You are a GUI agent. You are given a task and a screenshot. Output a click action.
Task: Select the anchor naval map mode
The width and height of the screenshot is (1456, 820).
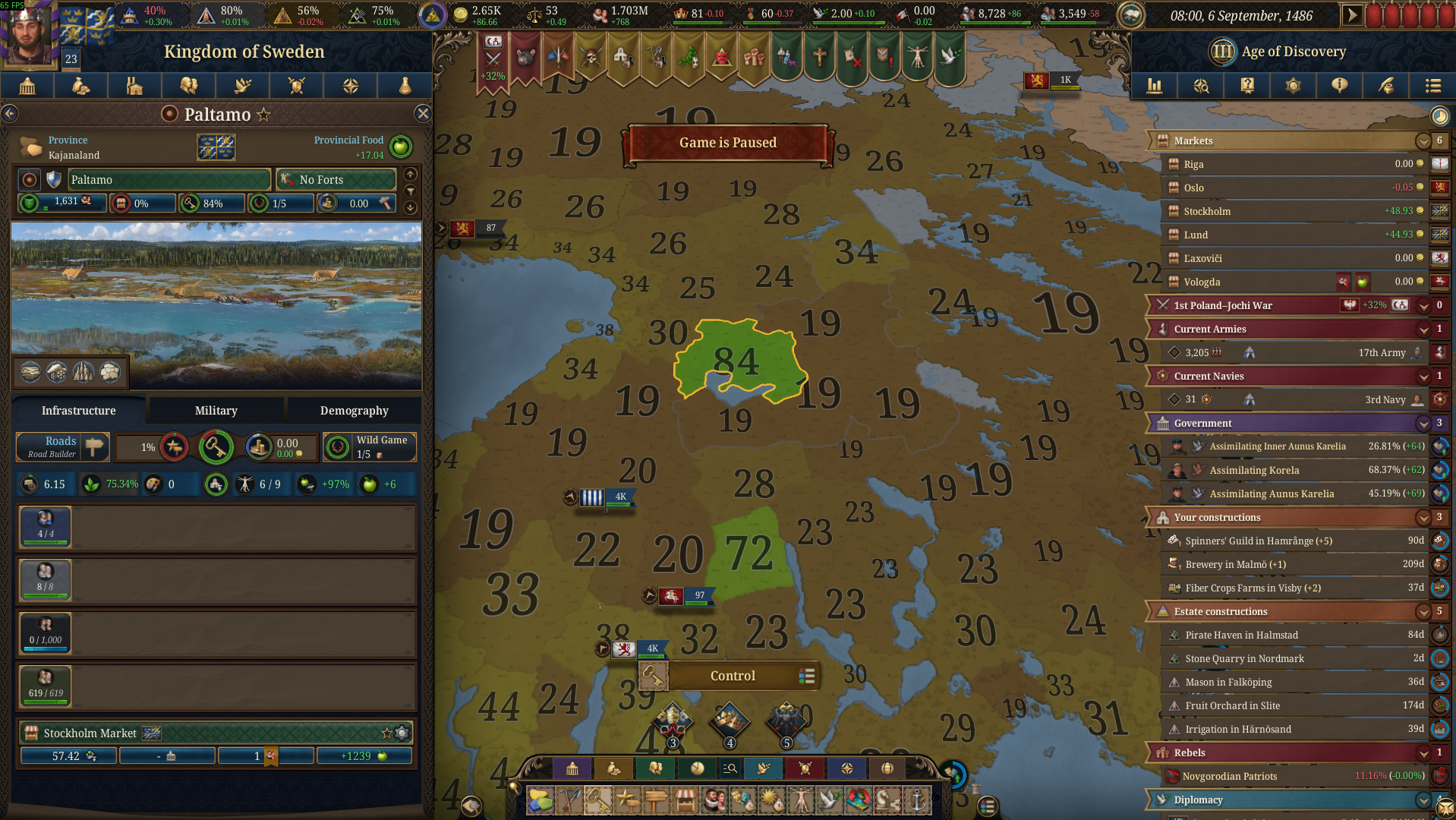coord(919,799)
